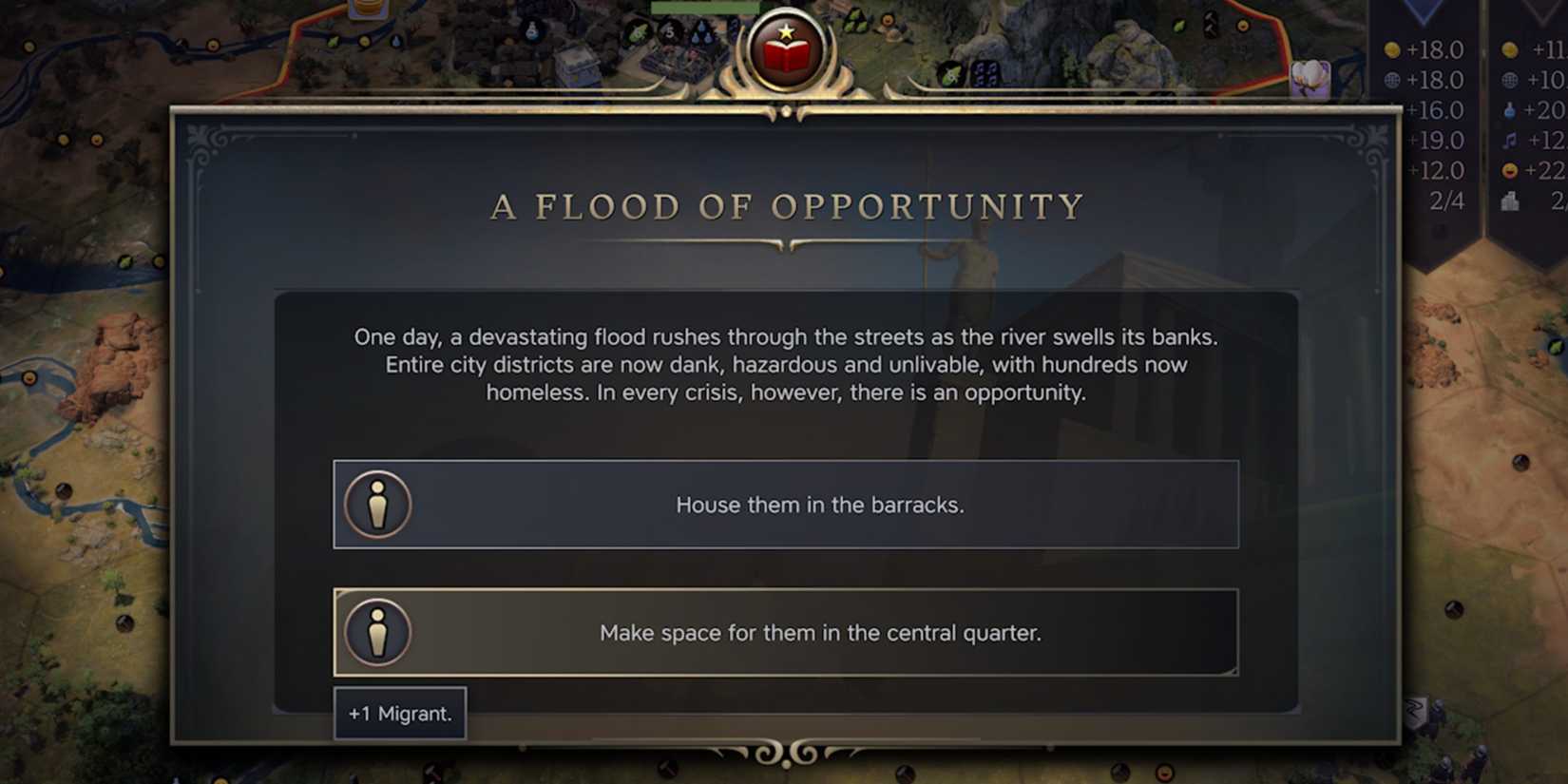Click the migrant figure icon on barracks option

click(377, 505)
